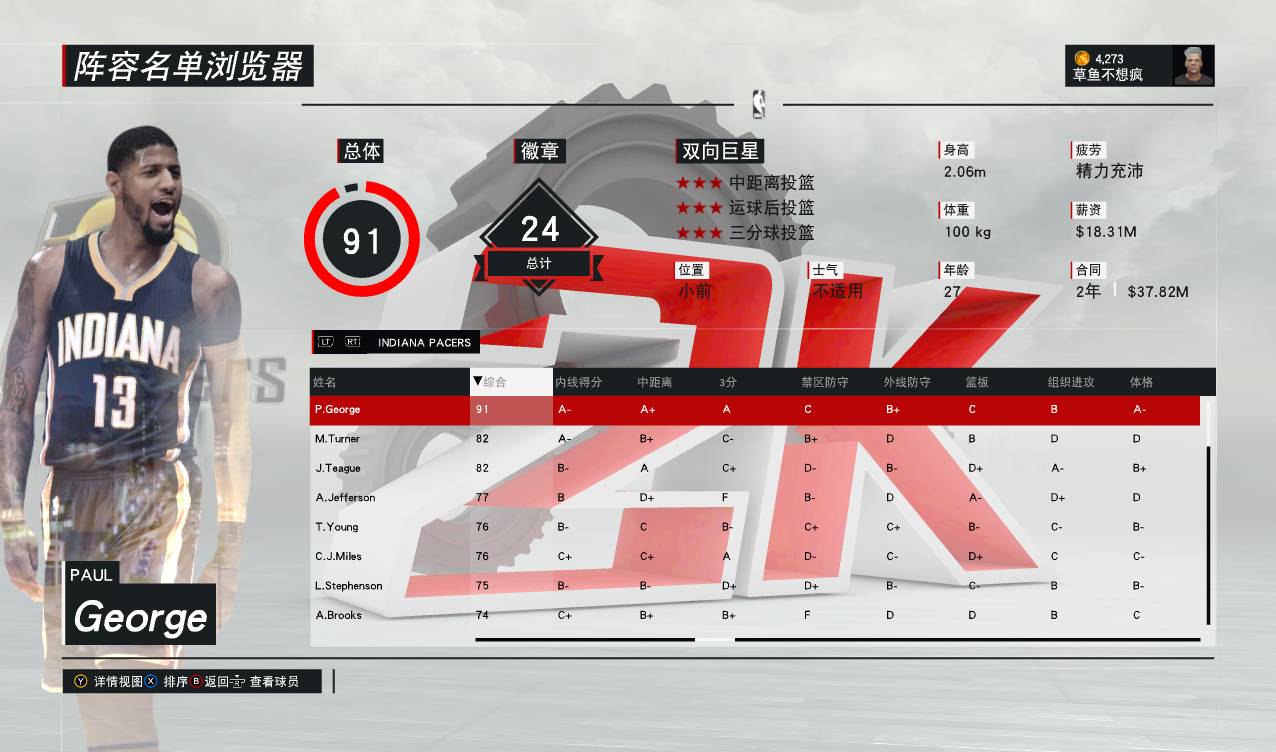Open the 草鱼不想疯 player profile
The width and height of the screenshot is (1276, 752).
point(1141,66)
